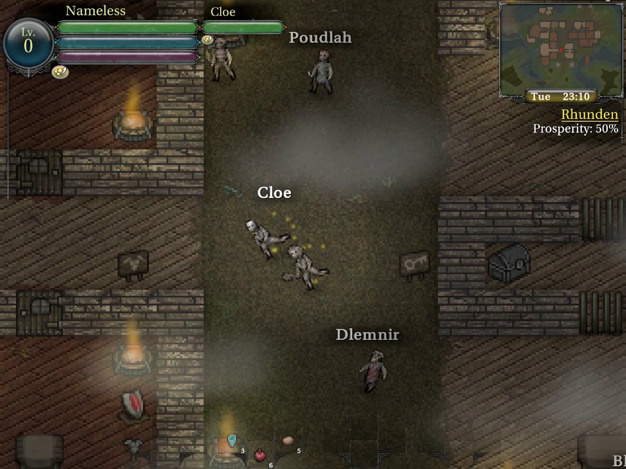This screenshot has width=626, height=469.
Task: Use the blue shield item in hotbar
Action: click(x=232, y=440)
